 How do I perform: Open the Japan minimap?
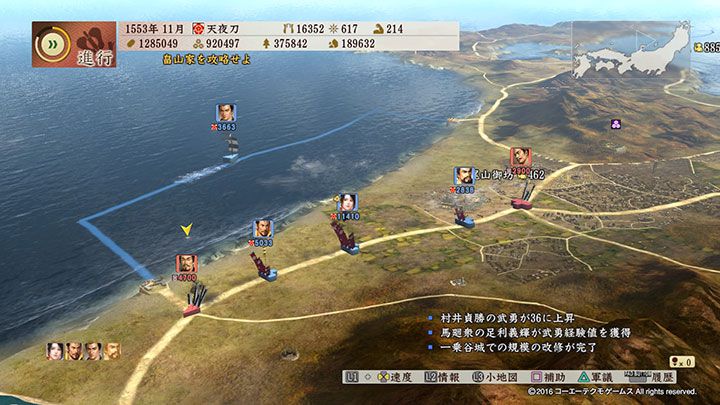630,50
